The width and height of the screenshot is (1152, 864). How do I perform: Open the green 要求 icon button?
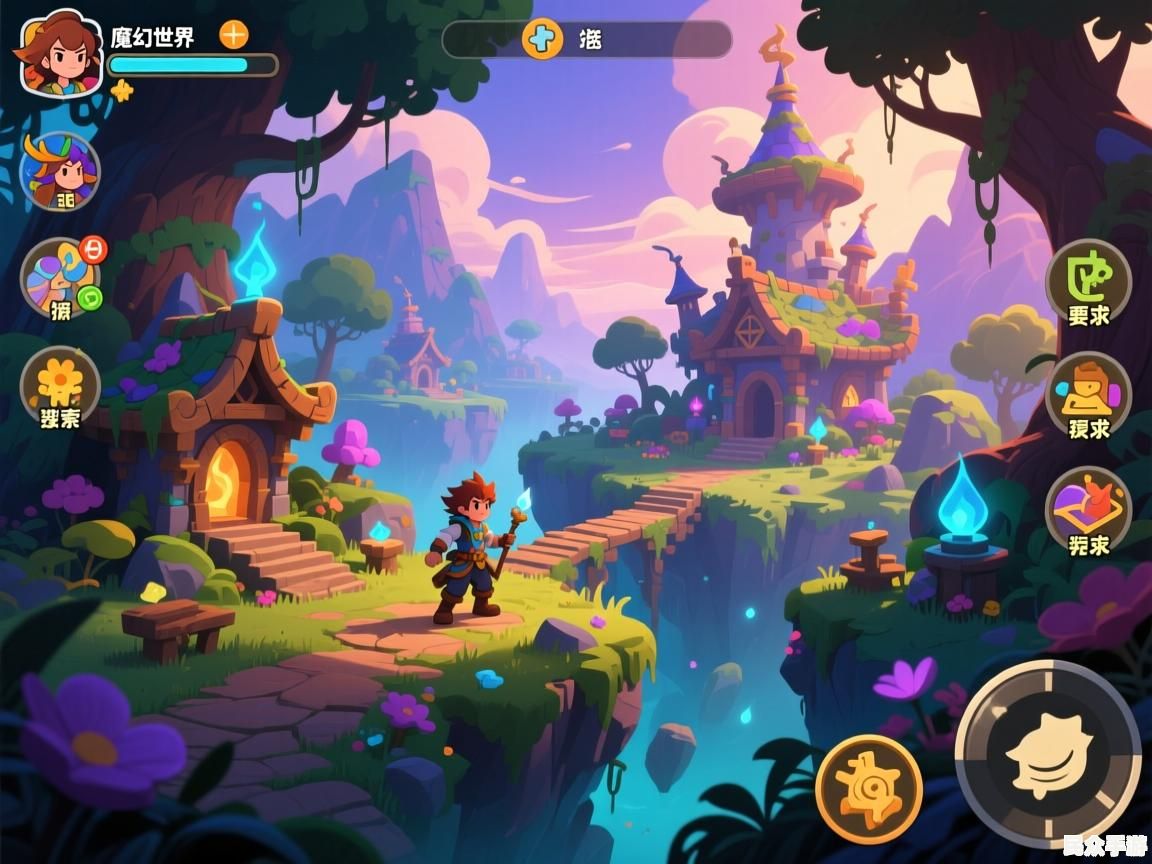(1088, 282)
